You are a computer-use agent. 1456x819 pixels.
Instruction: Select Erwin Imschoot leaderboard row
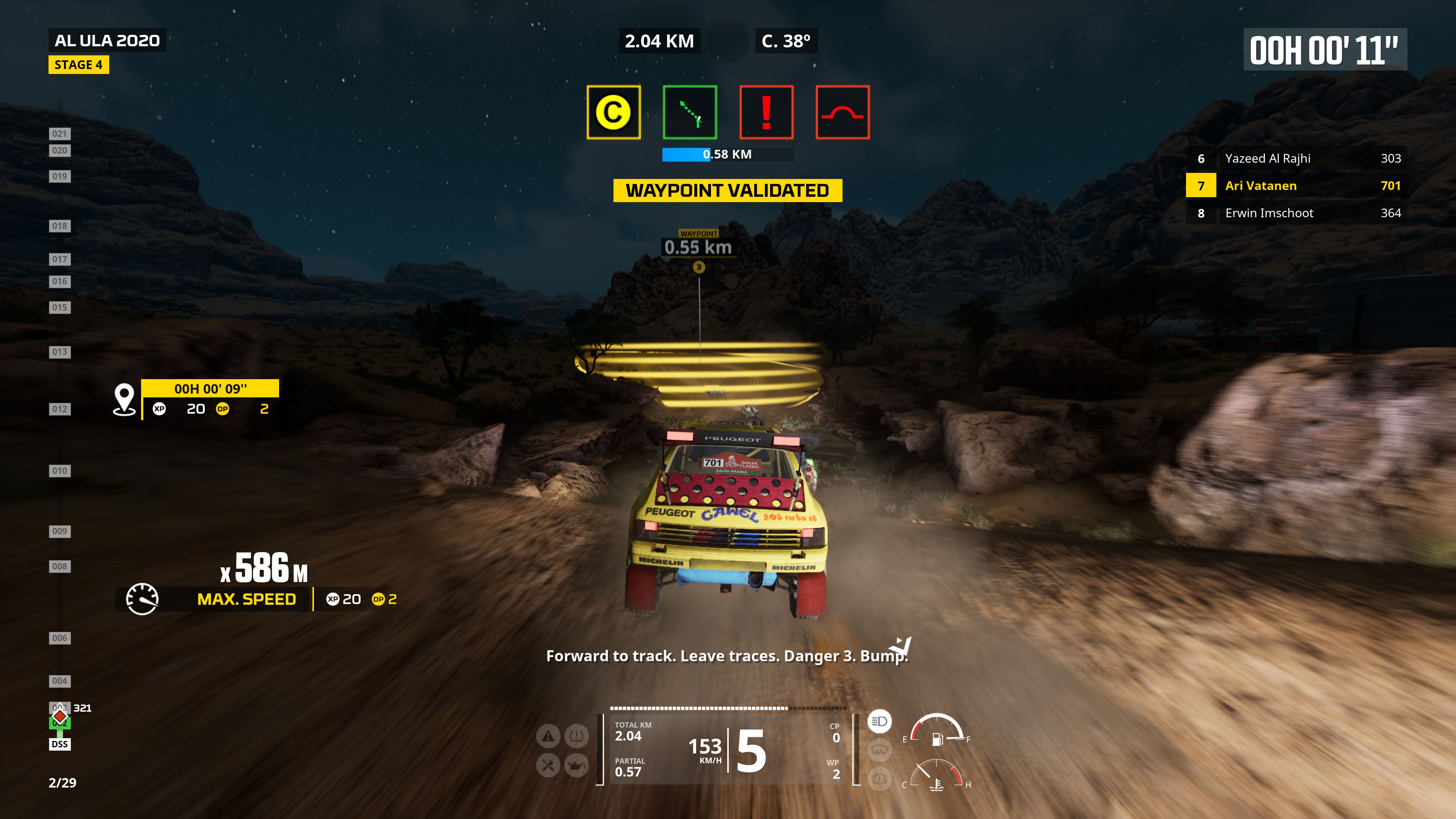1296,213
